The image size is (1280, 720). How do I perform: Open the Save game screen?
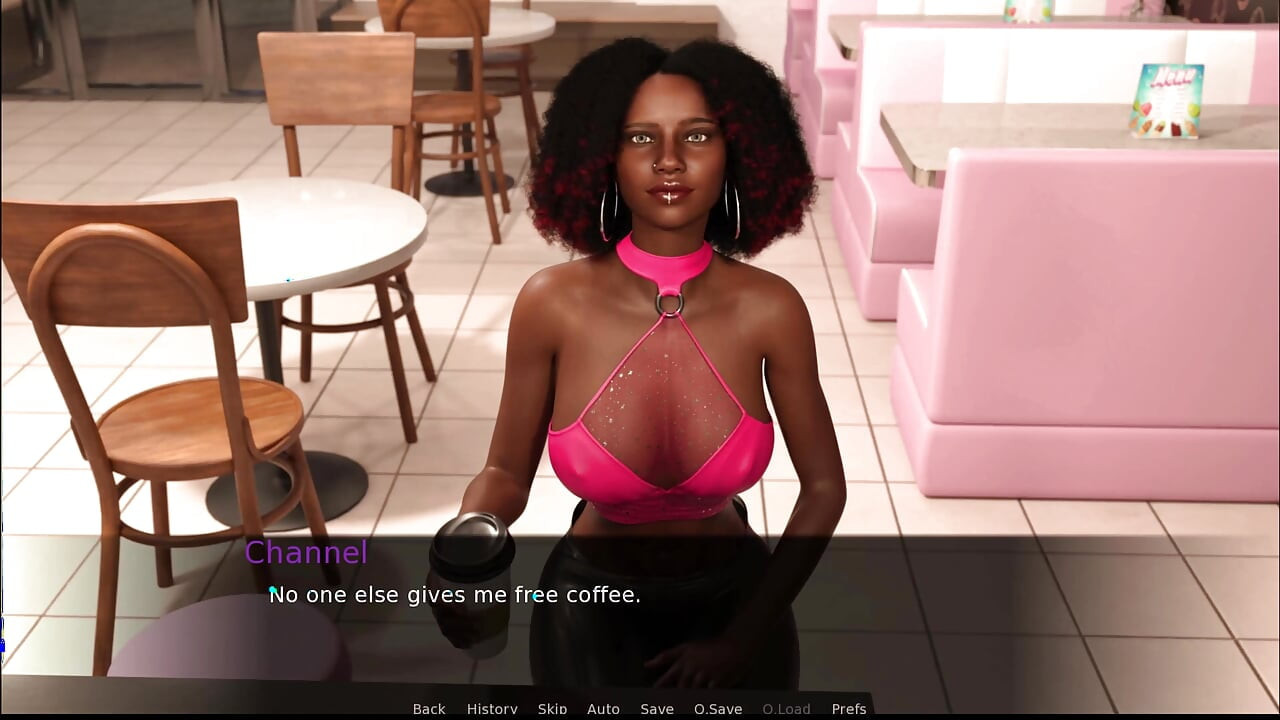point(657,708)
